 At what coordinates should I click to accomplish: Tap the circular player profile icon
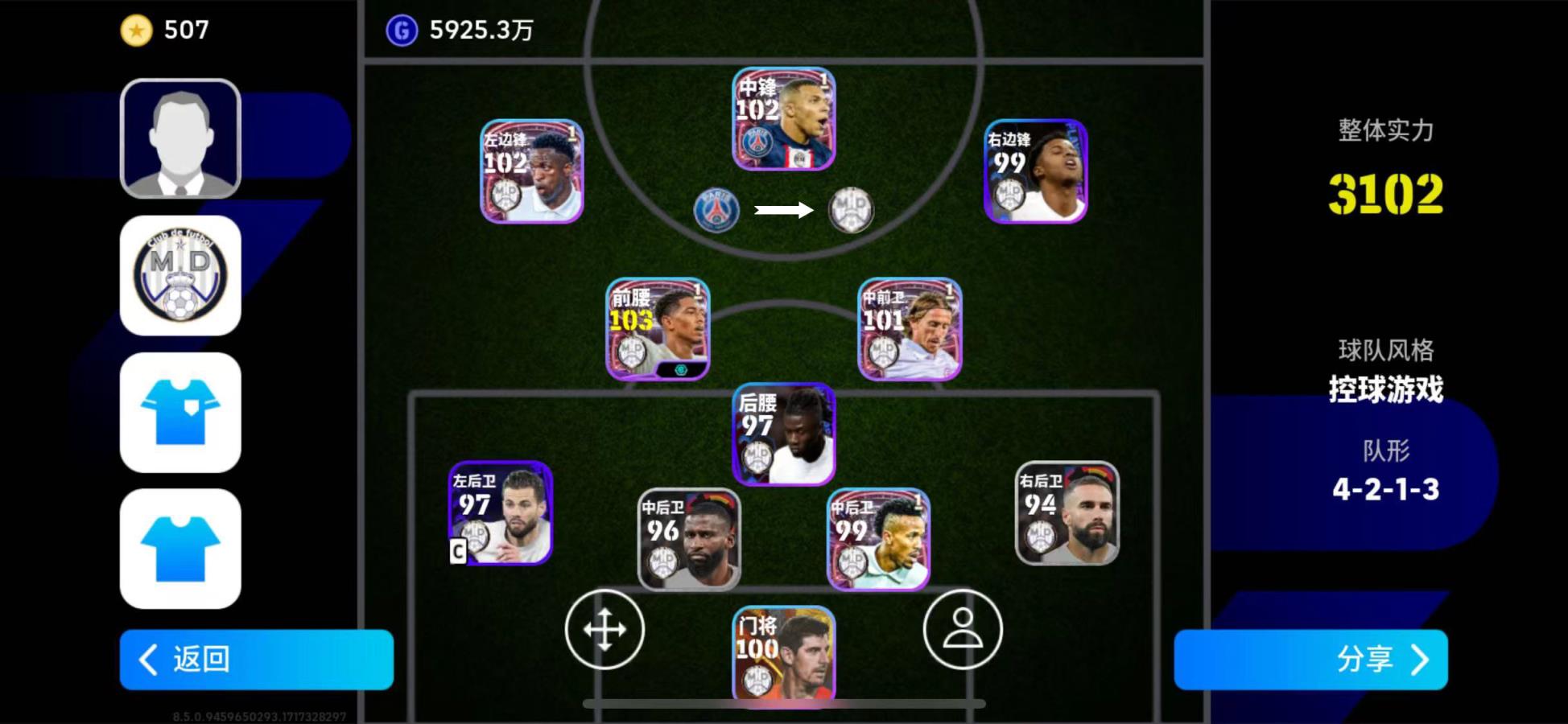click(963, 629)
